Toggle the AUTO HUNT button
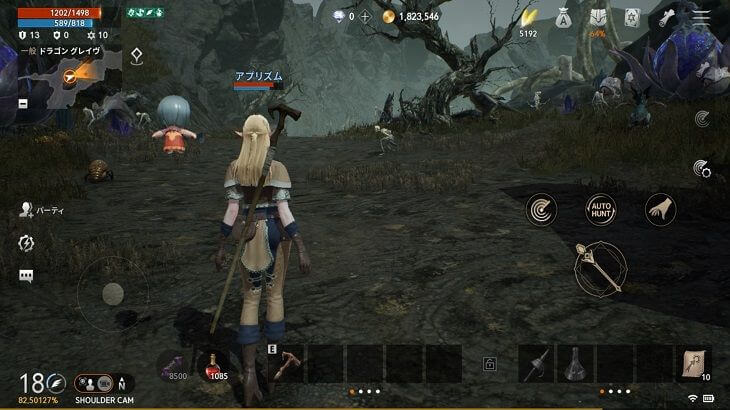Image resolution: width=730 pixels, height=410 pixels. point(601,209)
